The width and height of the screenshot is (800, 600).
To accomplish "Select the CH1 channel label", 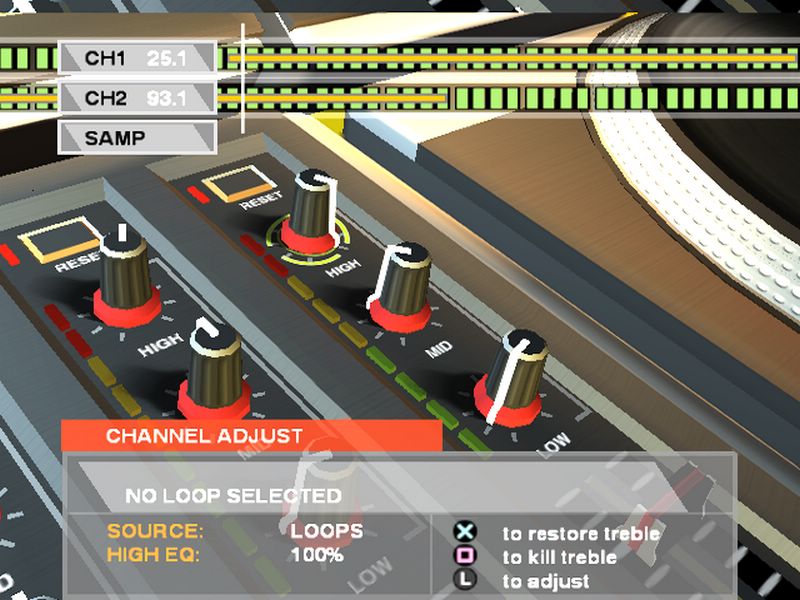I will click(x=137, y=59).
